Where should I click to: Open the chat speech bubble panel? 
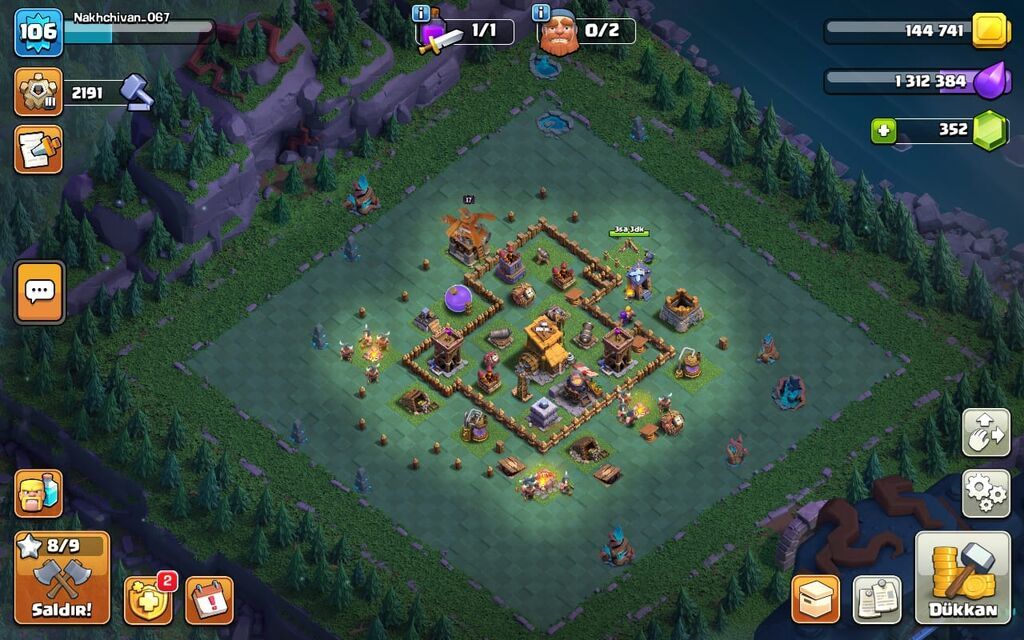click(x=39, y=292)
